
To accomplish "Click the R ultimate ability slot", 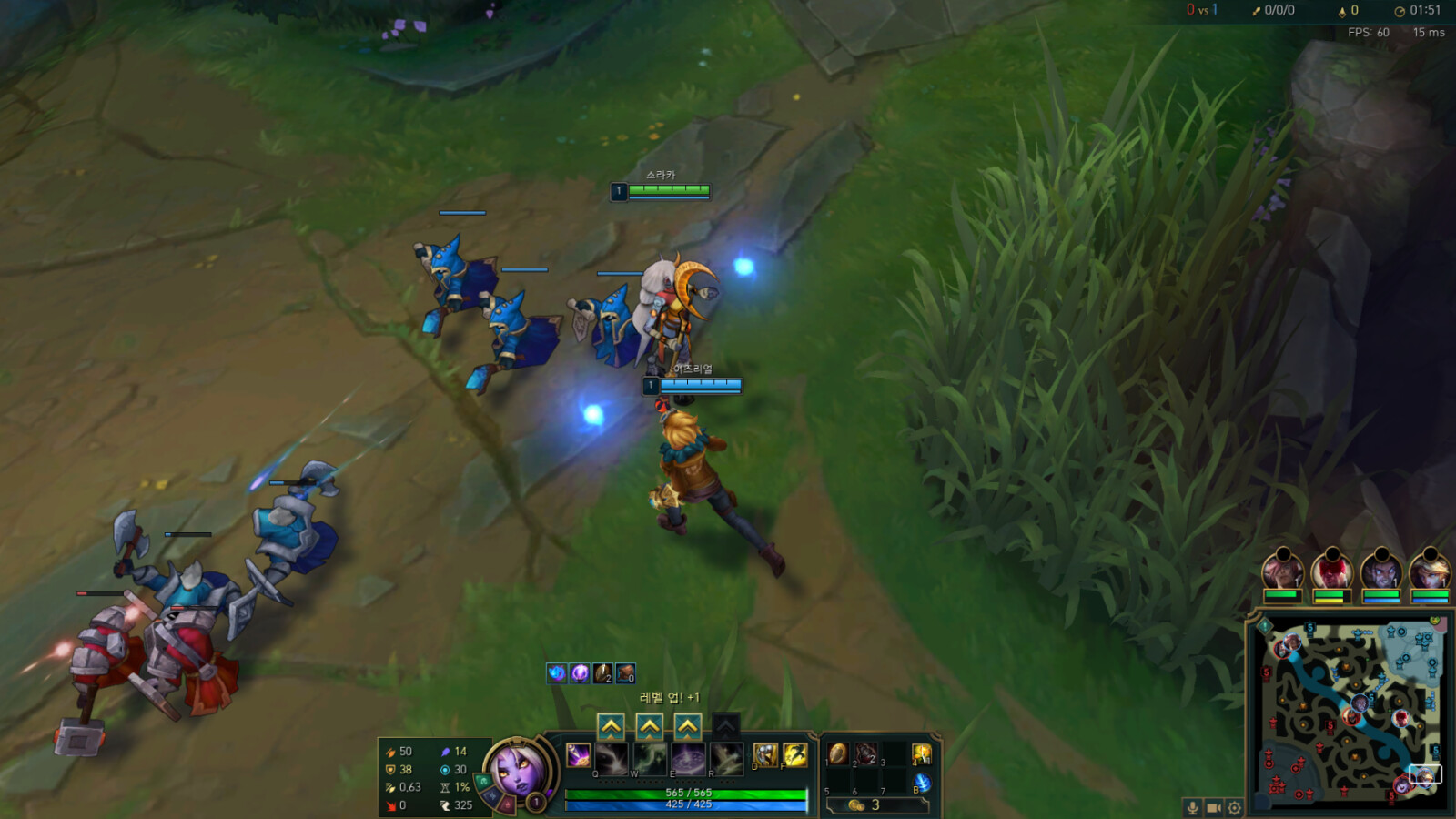I will pyautogui.click(x=725, y=756).
